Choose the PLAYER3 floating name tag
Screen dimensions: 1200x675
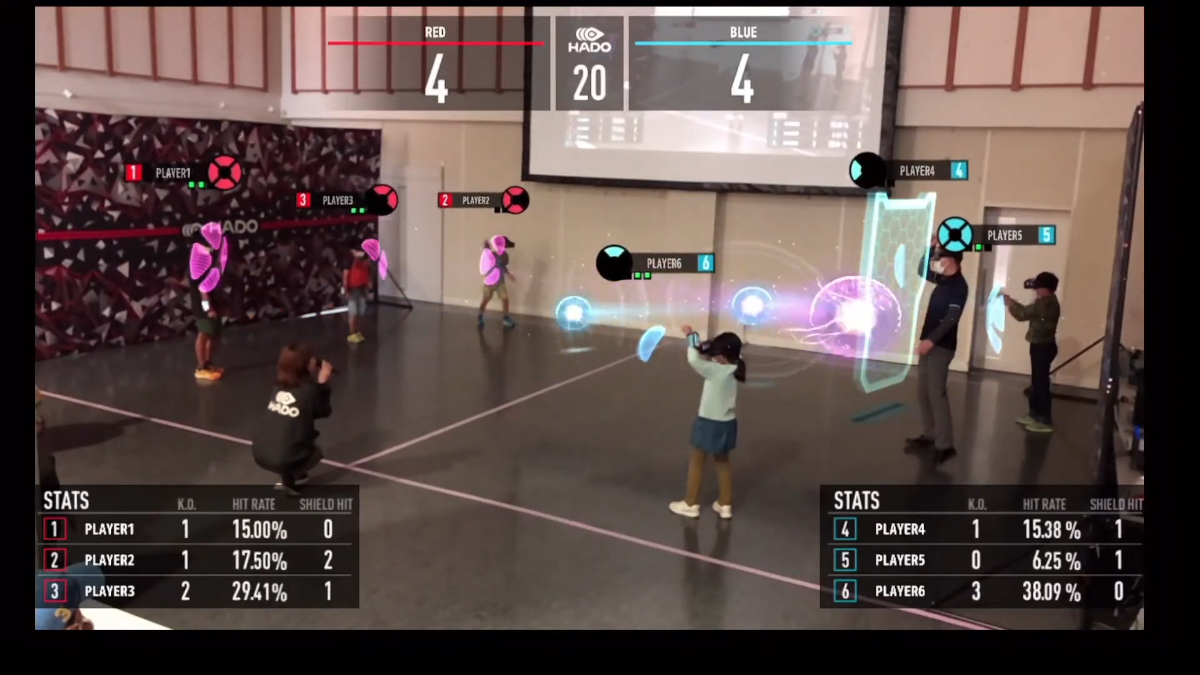point(337,200)
